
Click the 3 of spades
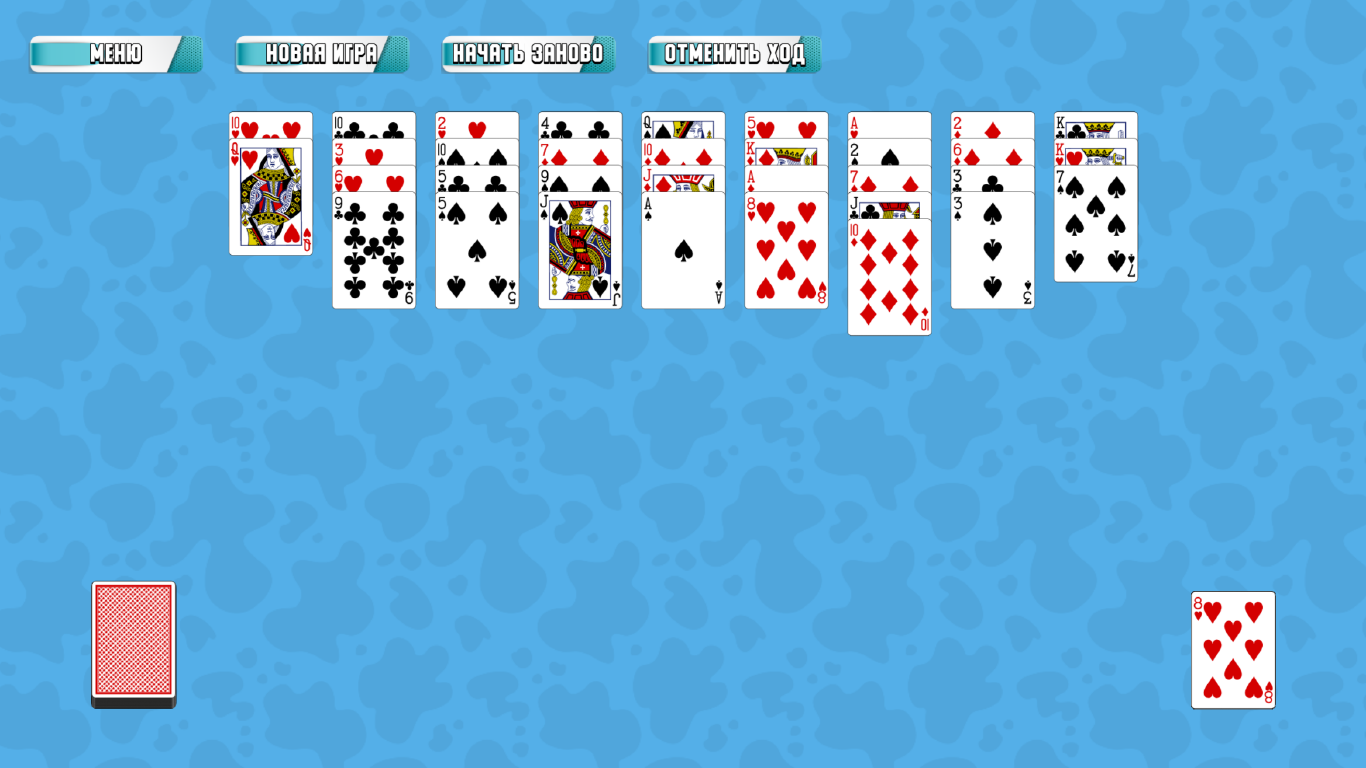[992, 250]
